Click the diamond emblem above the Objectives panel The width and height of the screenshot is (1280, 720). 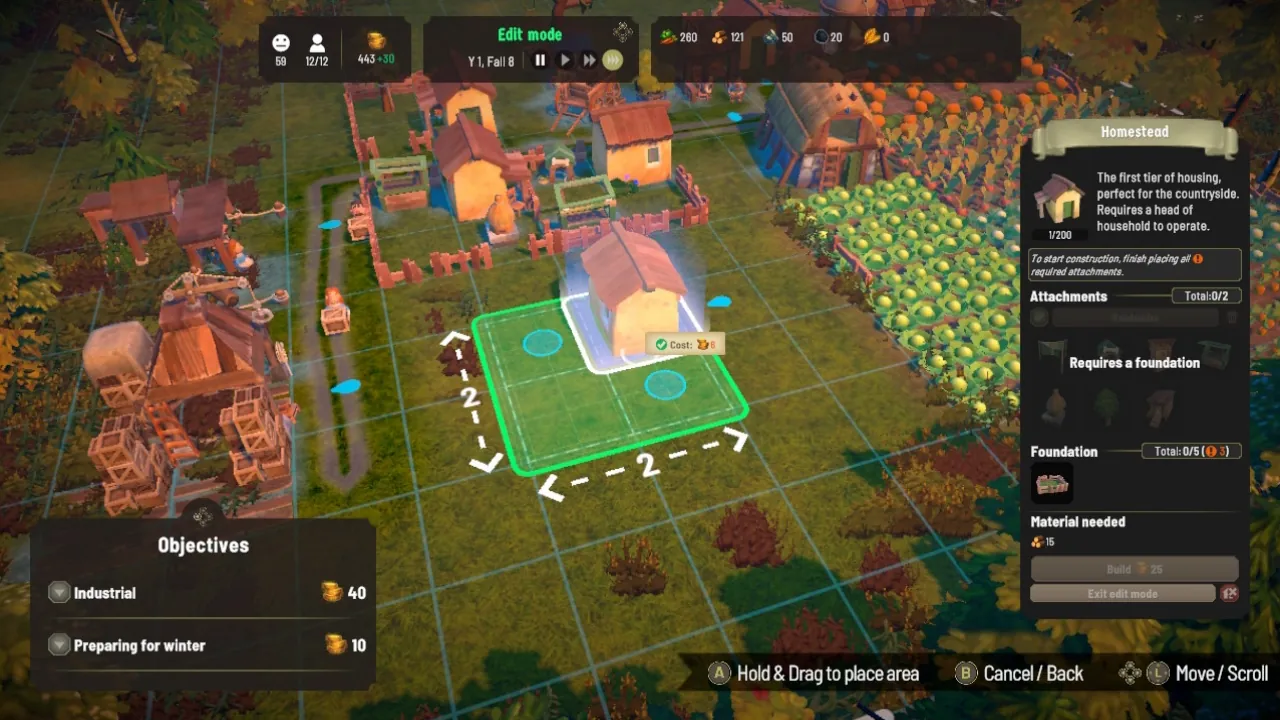(203, 517)
